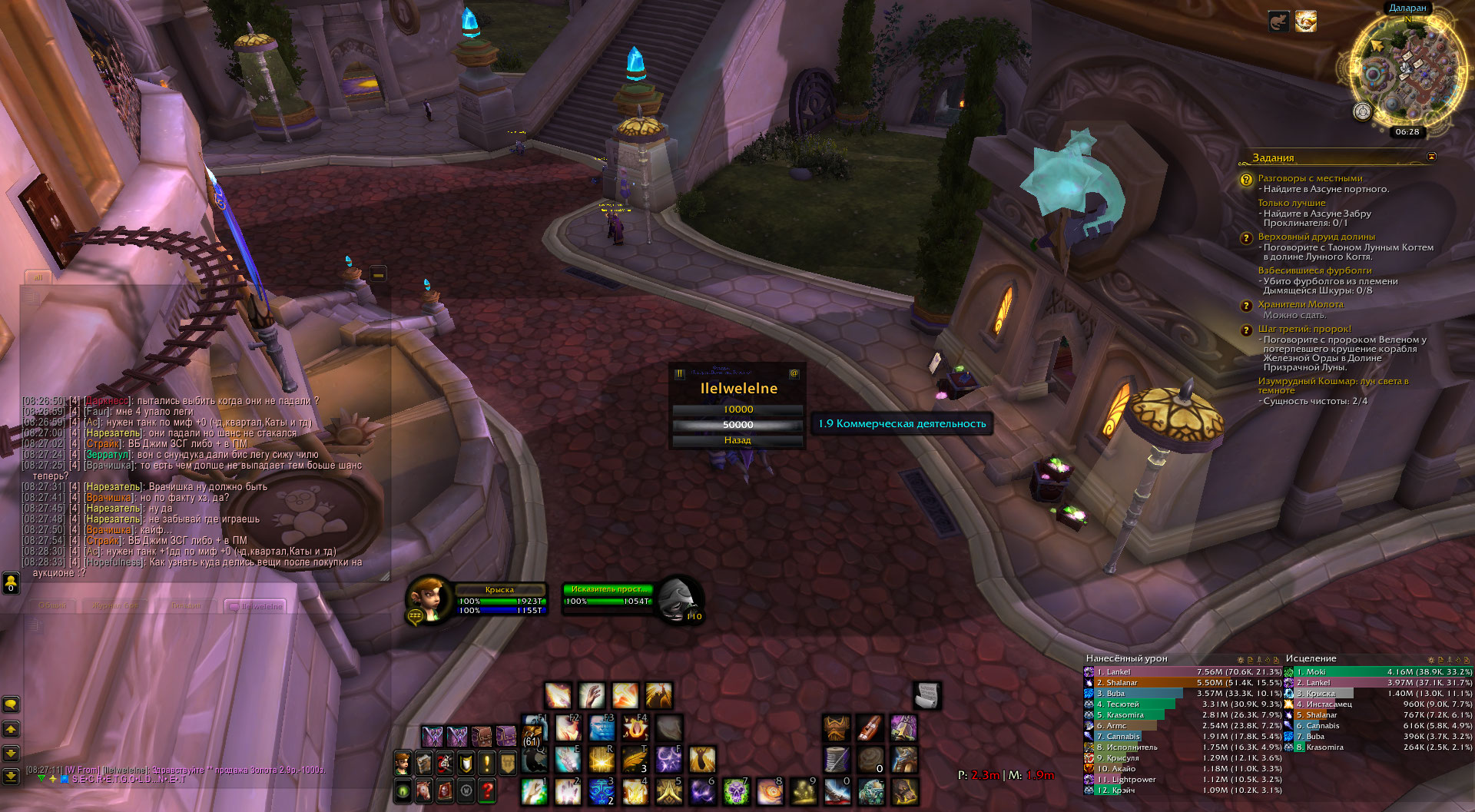Image resolution: width=1475 pixels, height=812 pixels.
Task: Choose the 50000 entry in the popup menu
Action: [x=737, y=425]
